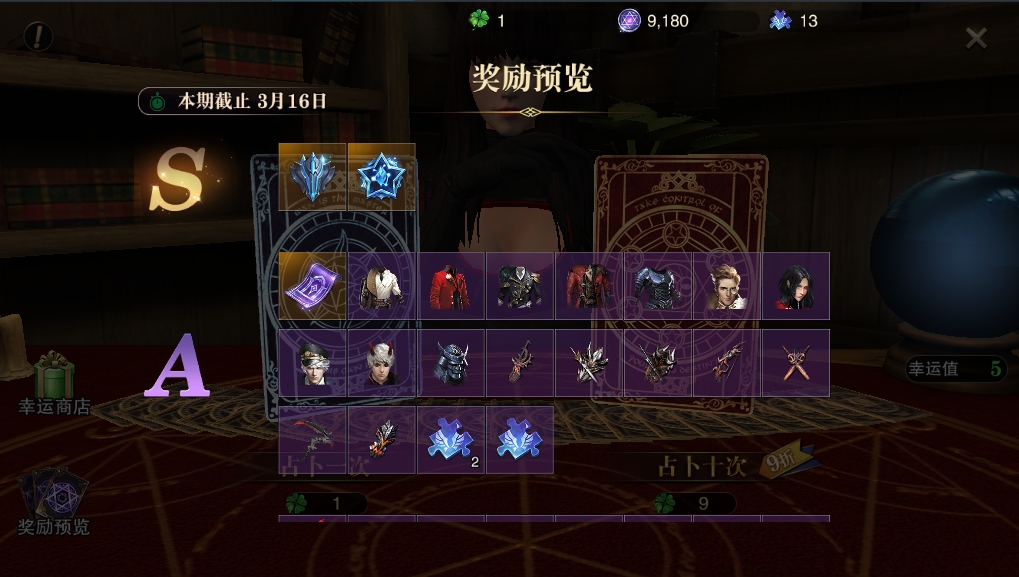The width and height of the screenshot is (1019, 577).
Task: Pick the blond male face reward
Action: pyautogui.click(x=727, y=286)
